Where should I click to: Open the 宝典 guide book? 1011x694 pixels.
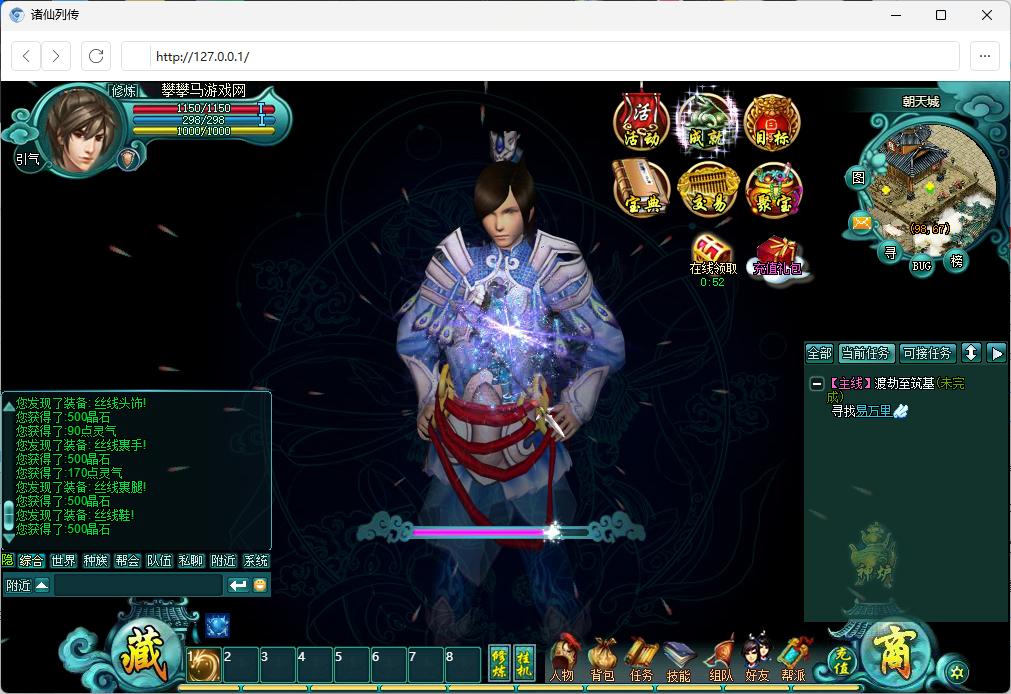641,189
